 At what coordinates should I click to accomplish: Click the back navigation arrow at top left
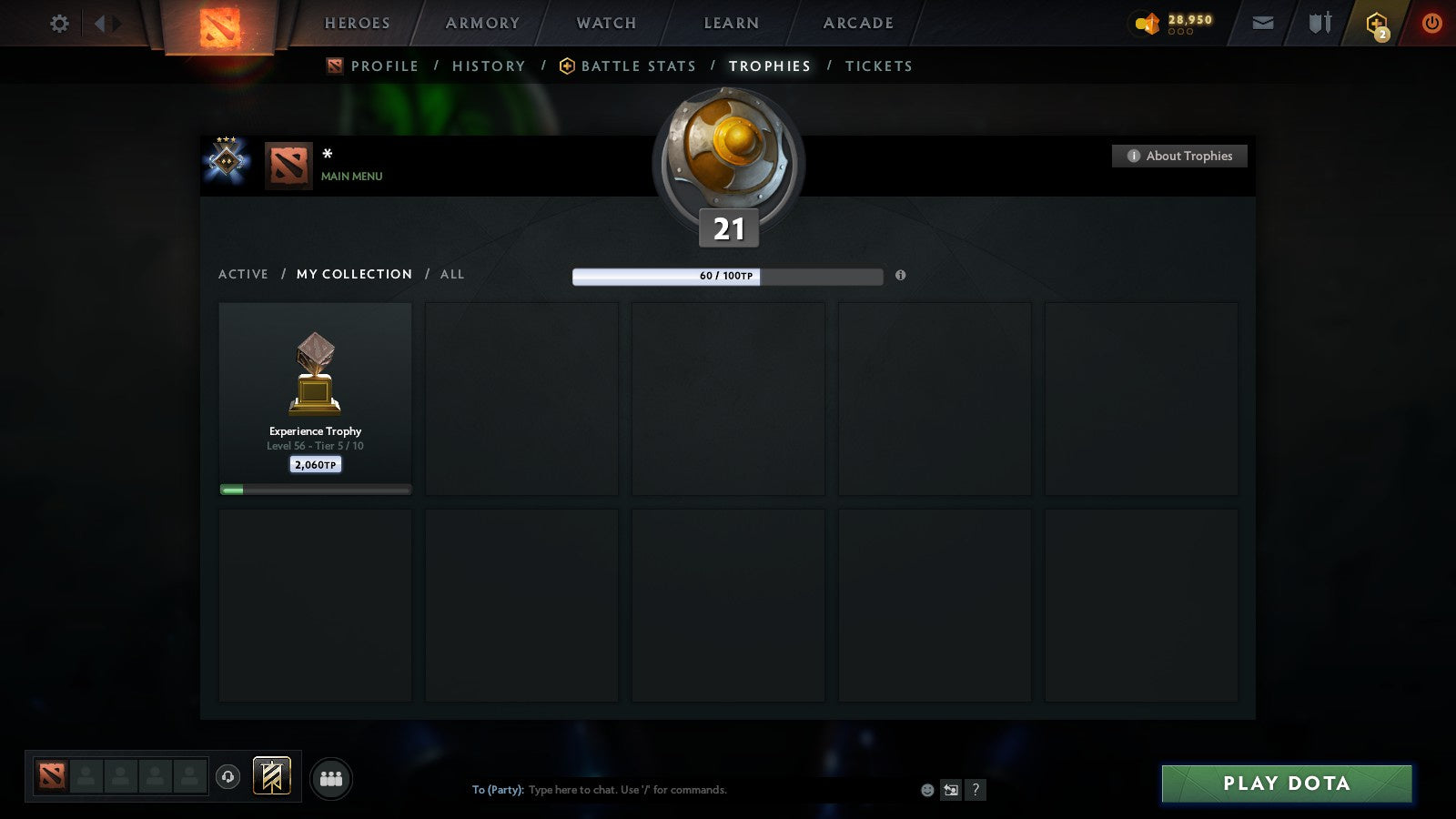pos(97,24)
